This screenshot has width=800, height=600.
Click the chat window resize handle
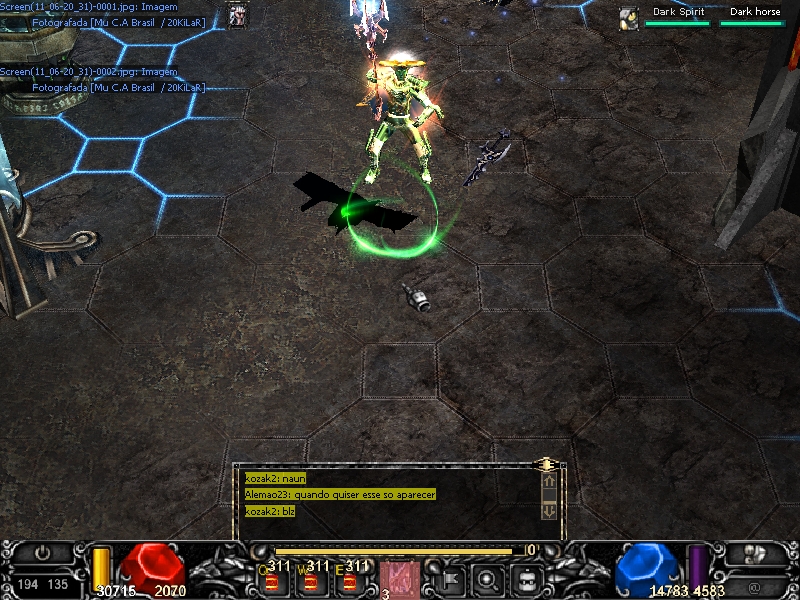click(x=546, y=465)
